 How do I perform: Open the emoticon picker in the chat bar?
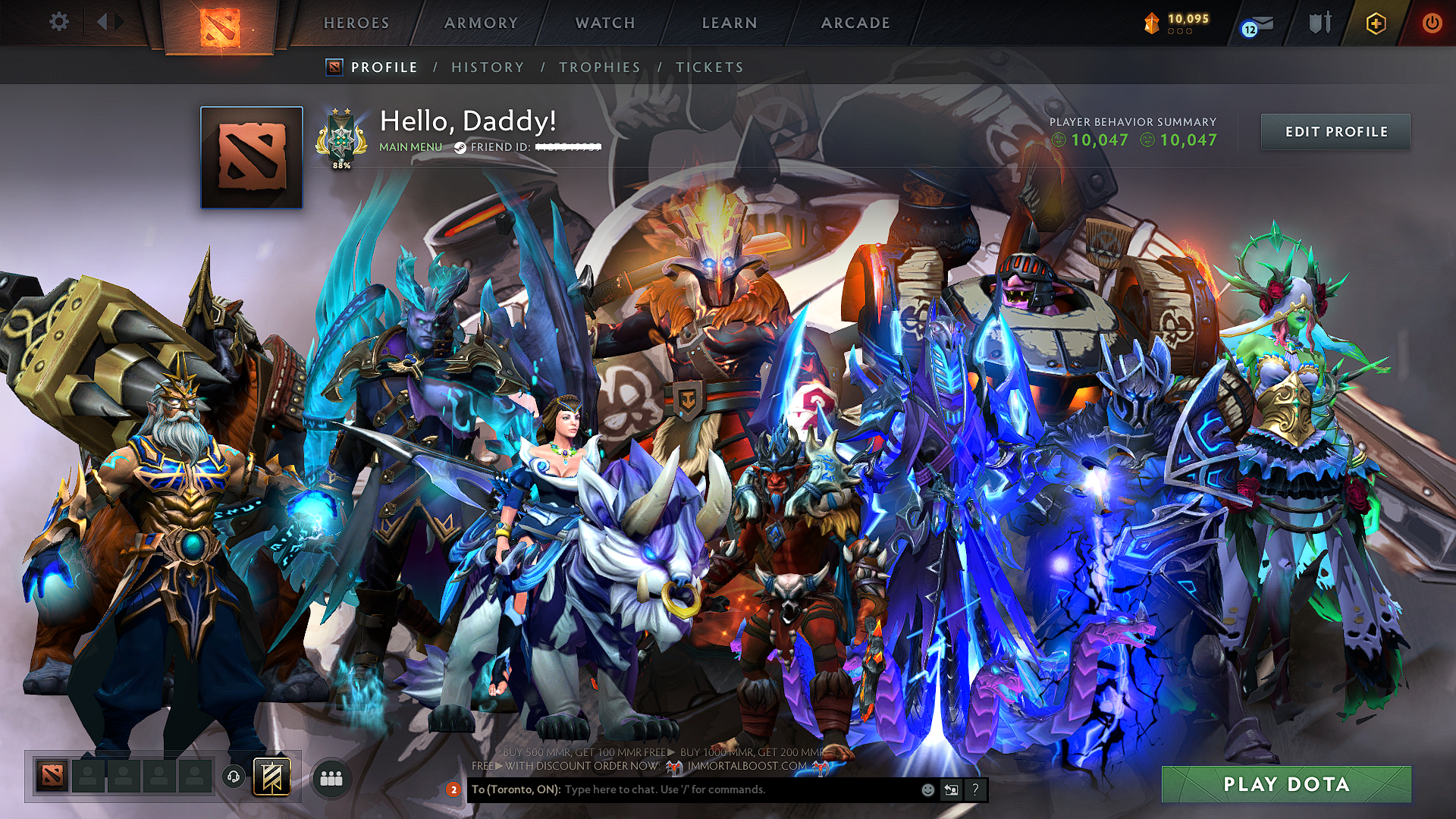(927, 790)
